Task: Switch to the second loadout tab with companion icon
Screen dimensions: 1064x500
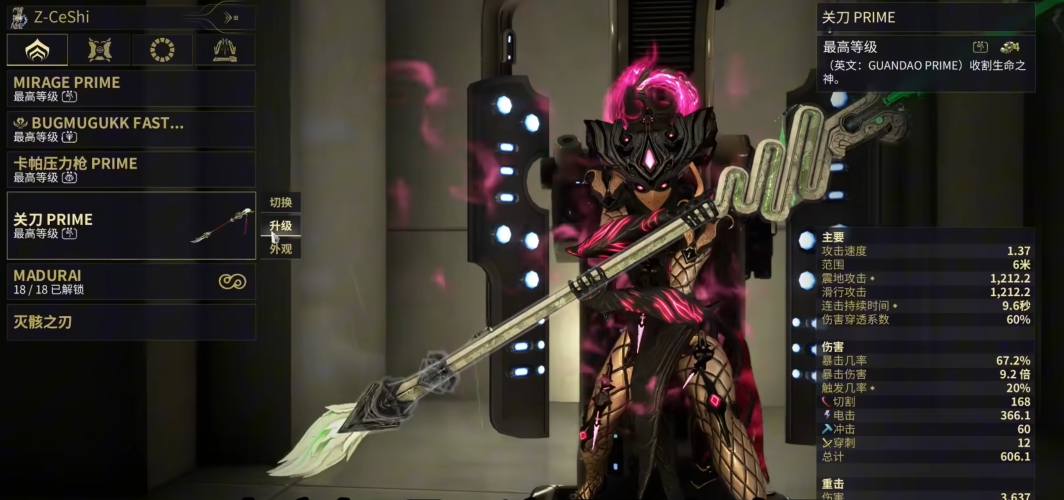Action: pos(100,50)
